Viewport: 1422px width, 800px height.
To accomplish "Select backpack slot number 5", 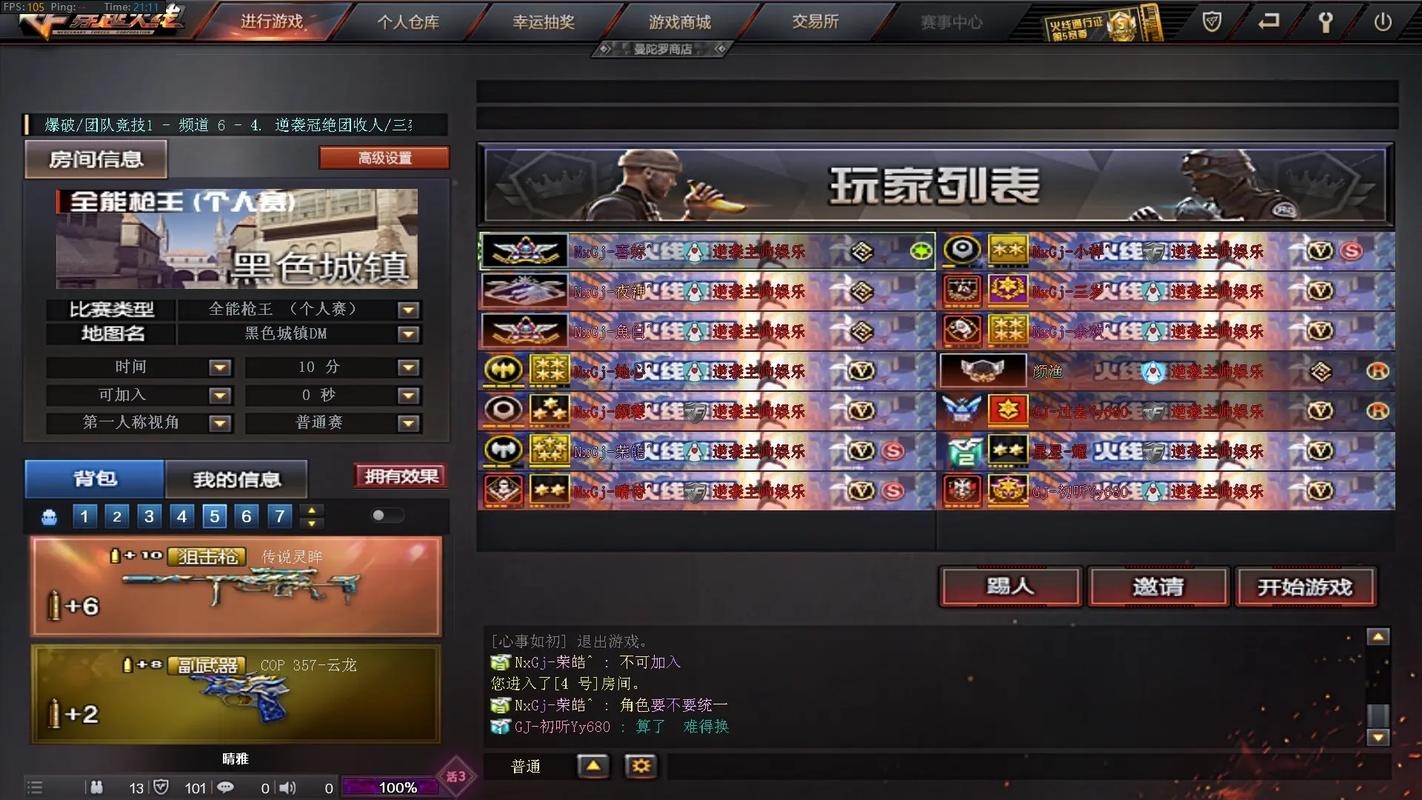I will click(214, 516).
